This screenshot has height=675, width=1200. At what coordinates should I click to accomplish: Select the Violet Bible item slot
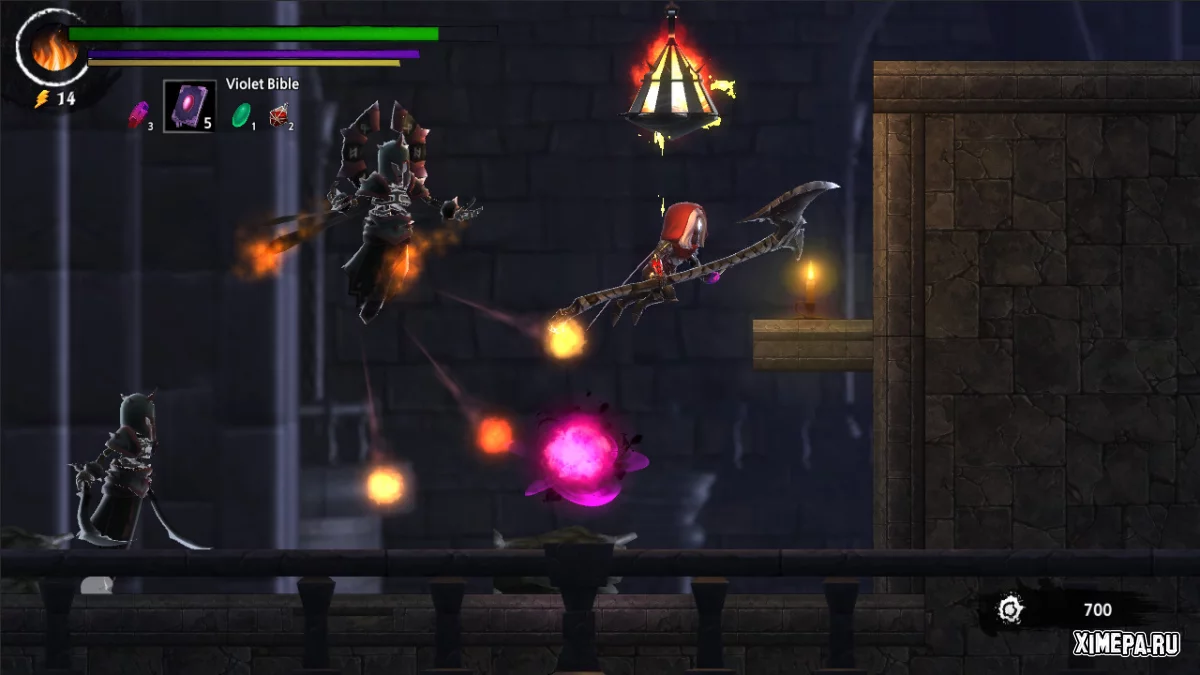pos(189,106)
